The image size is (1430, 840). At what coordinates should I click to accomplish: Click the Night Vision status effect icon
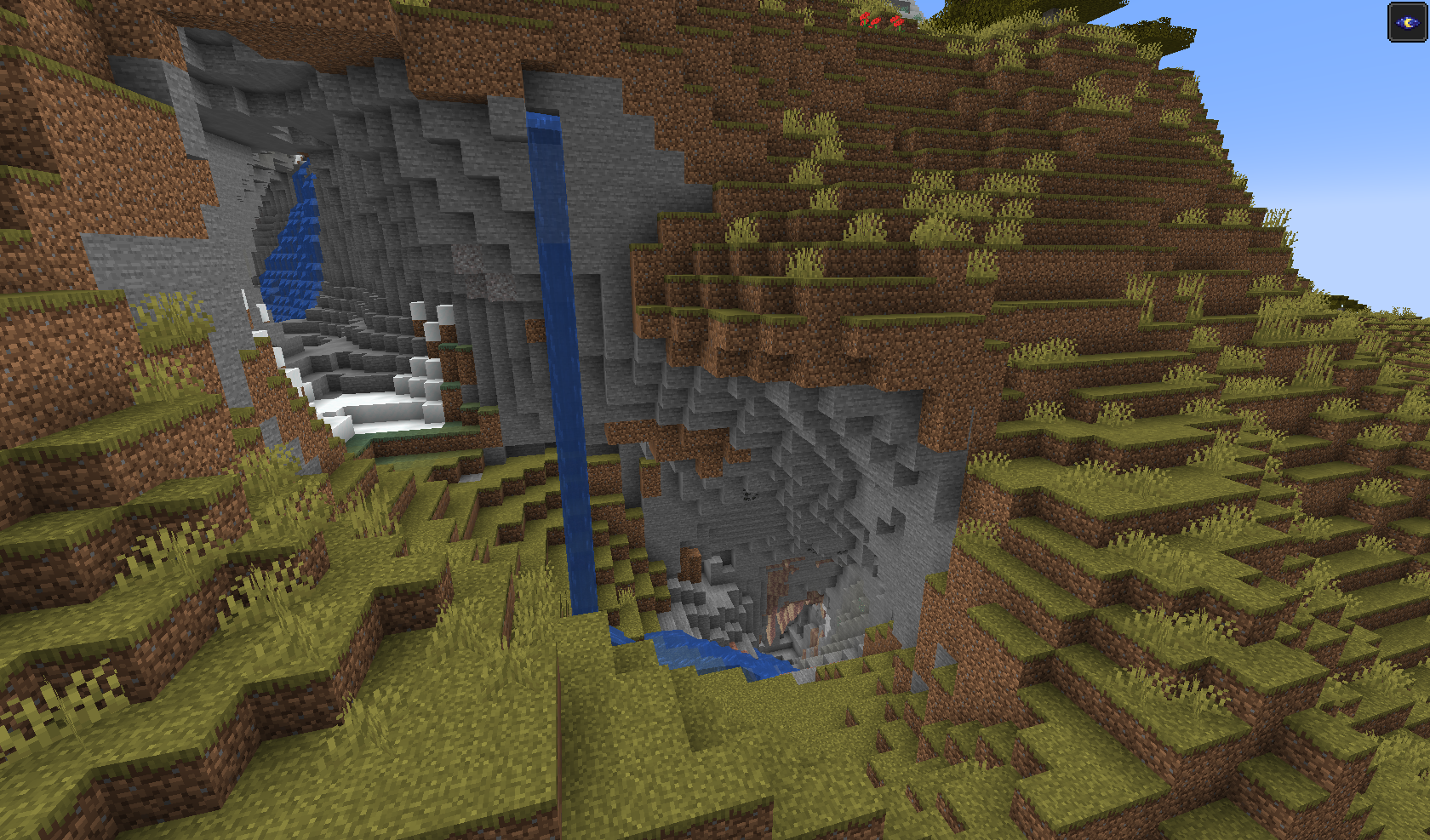pyautogui.click(x=1407, y=22)
